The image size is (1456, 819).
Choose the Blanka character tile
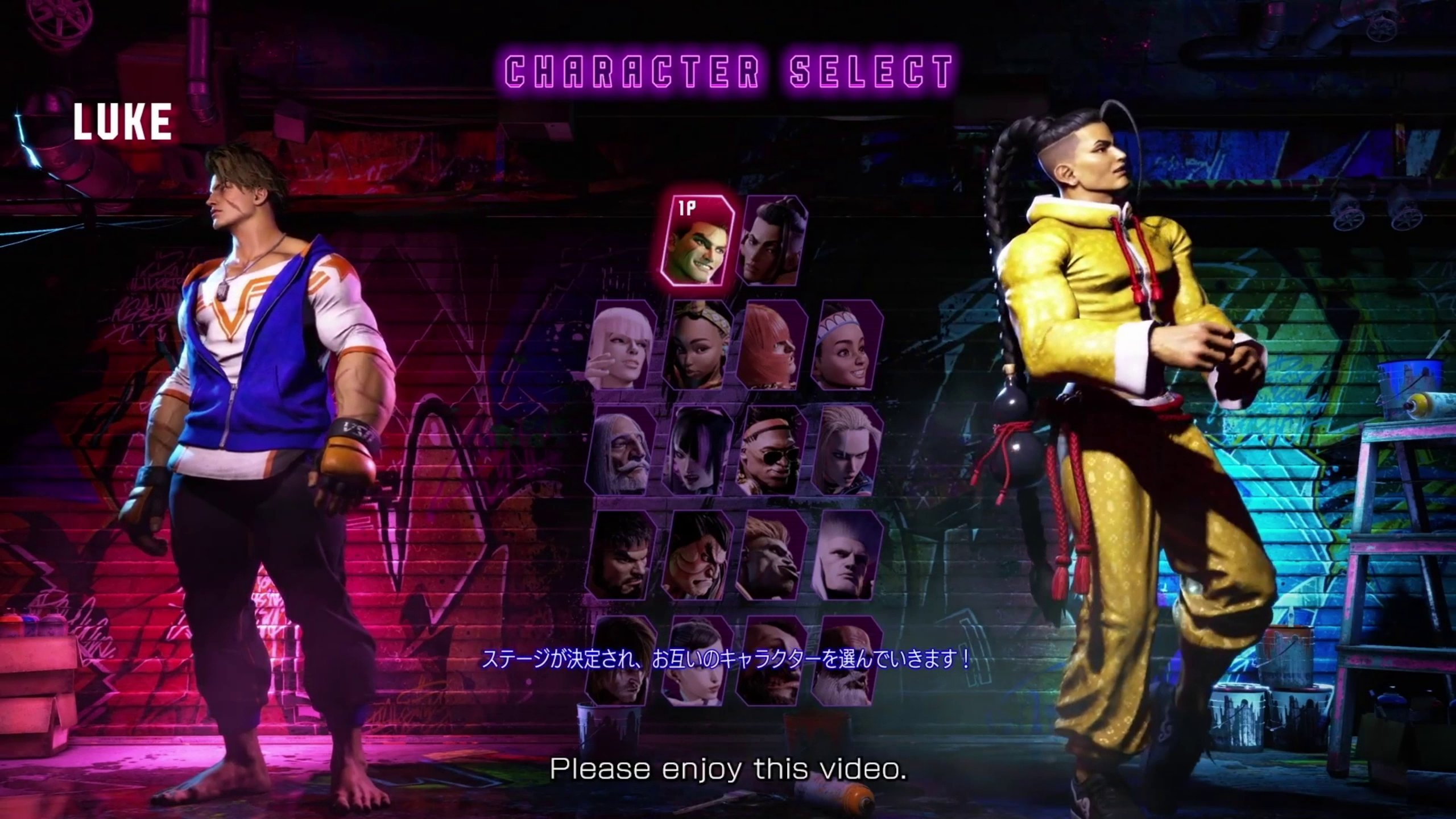click(x=772, y=555)
